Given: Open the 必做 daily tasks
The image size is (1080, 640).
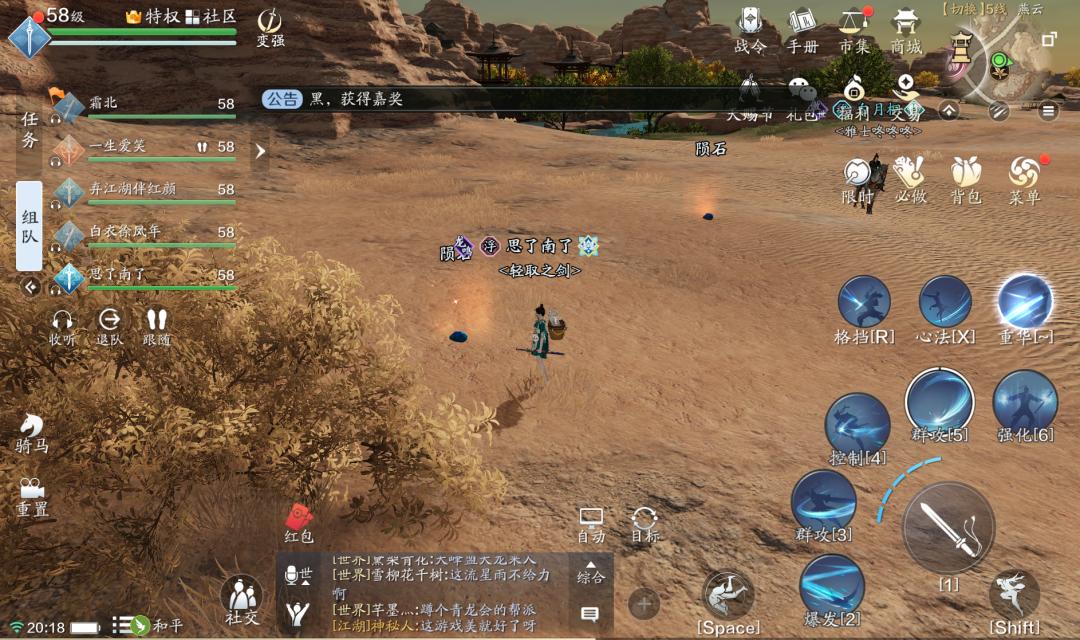Looking at the screenshot, I should (x=910, y=179).
